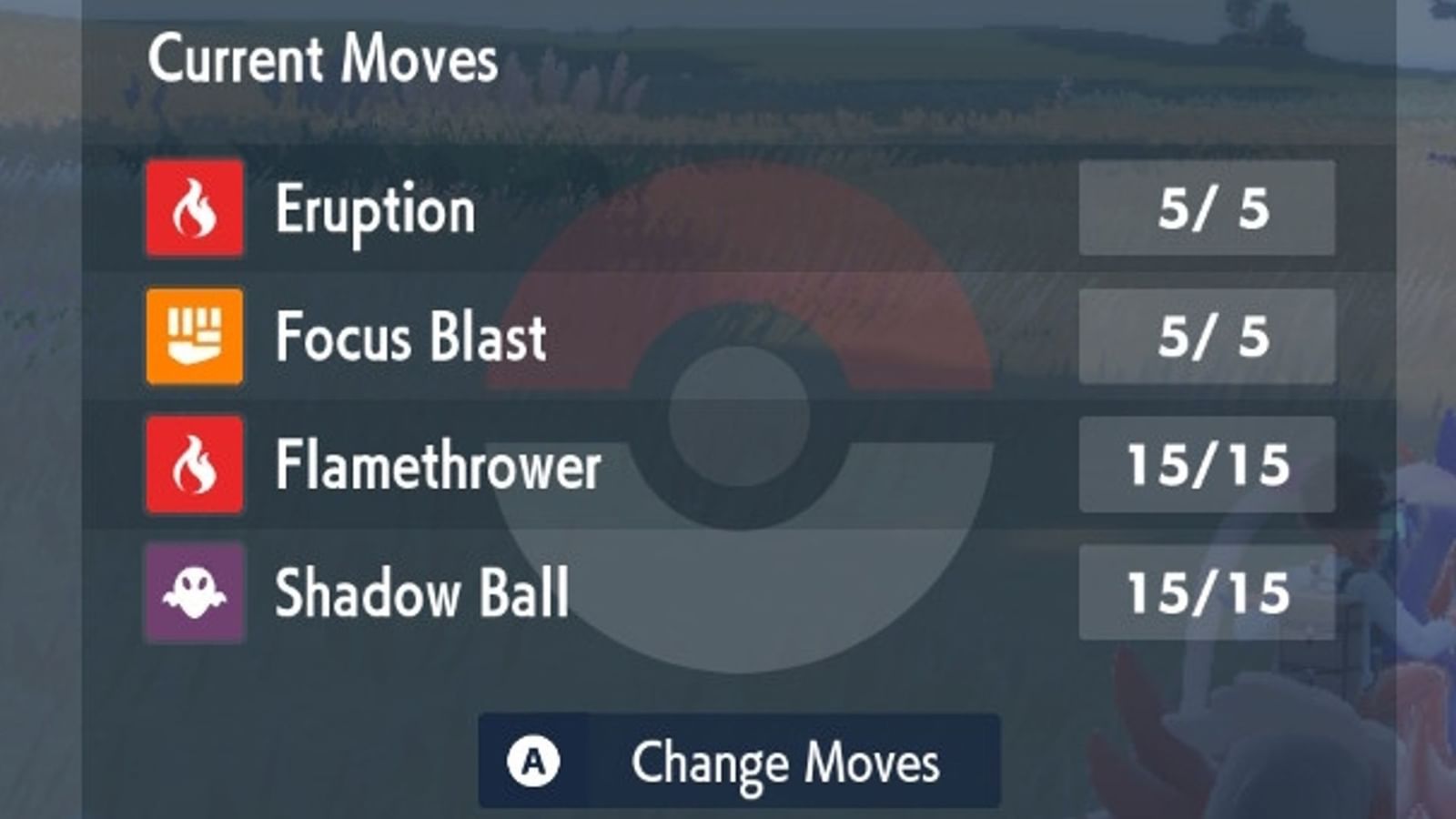Select the Eruption move entry

377,210
